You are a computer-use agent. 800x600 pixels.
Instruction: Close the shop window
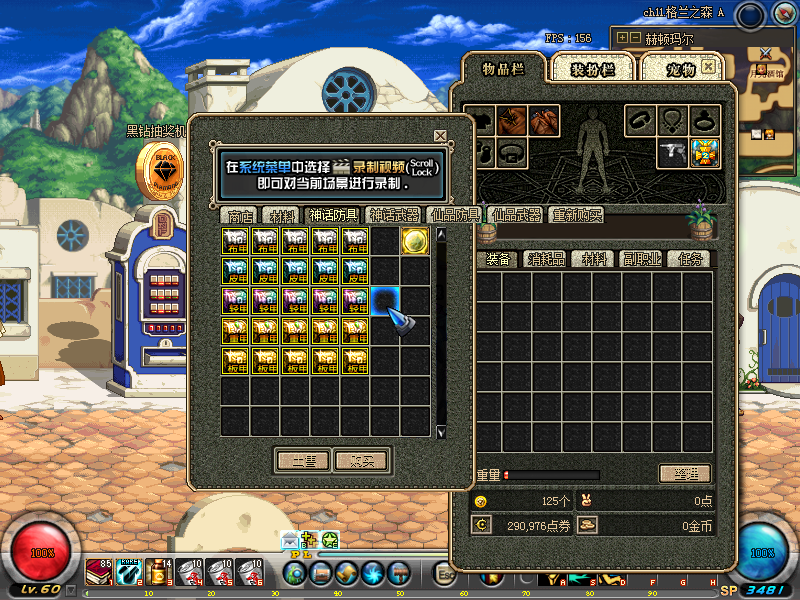440,136
